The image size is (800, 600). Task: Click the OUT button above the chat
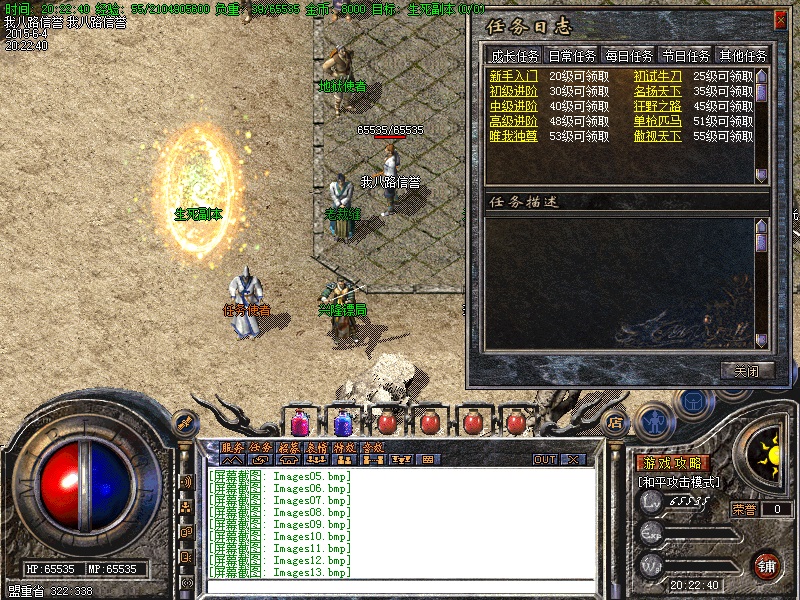(x=545, y=460)
